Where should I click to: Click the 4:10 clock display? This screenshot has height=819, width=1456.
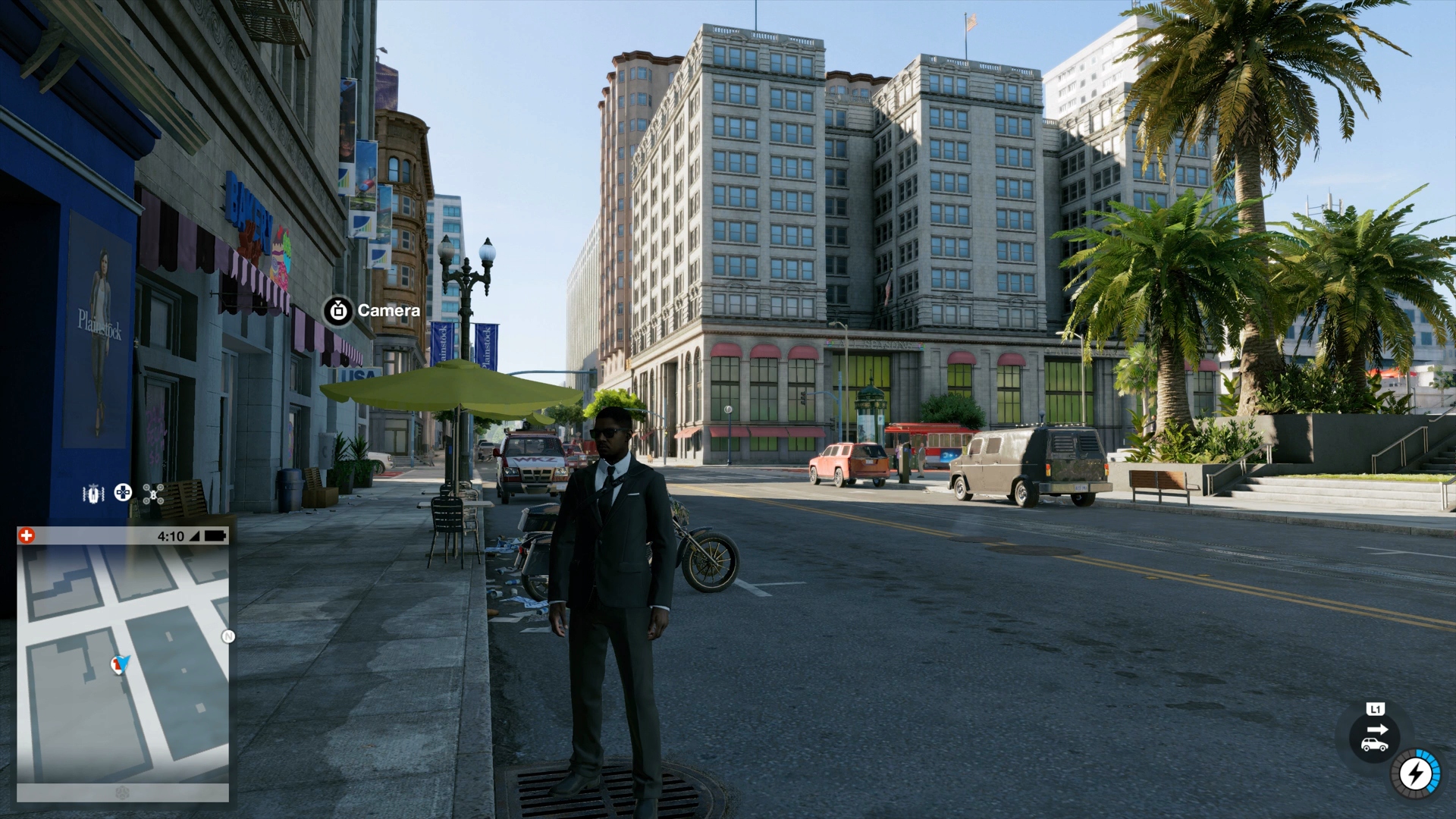[170, 535]
